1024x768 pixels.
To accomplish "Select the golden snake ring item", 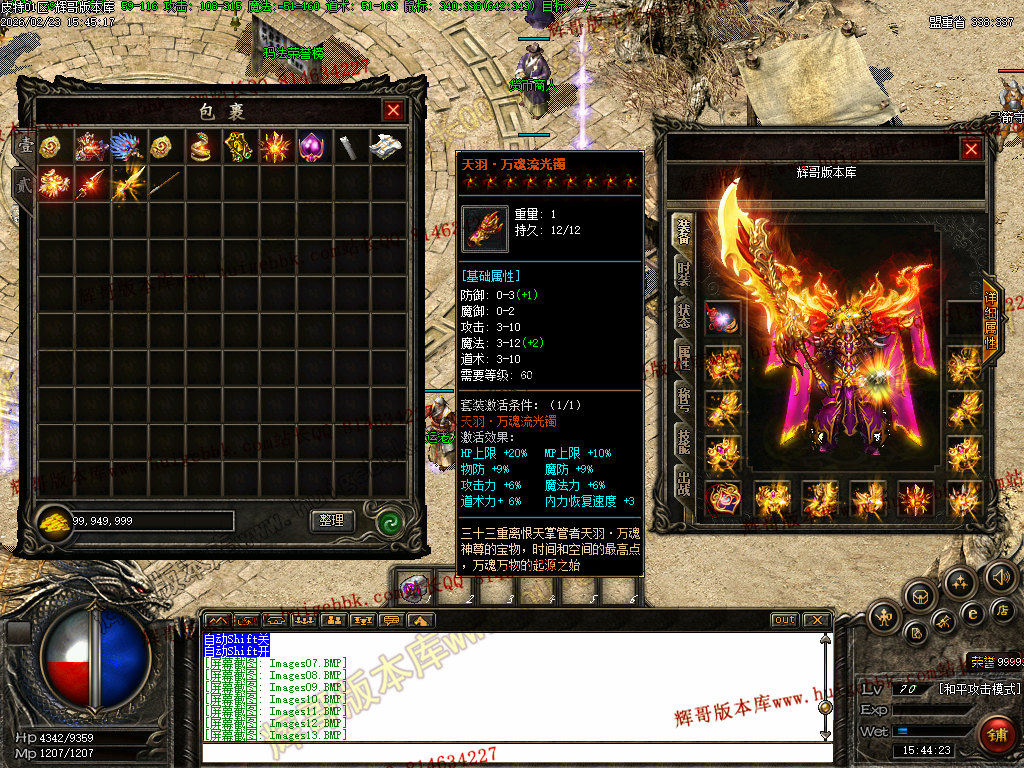I will [201, 146].
